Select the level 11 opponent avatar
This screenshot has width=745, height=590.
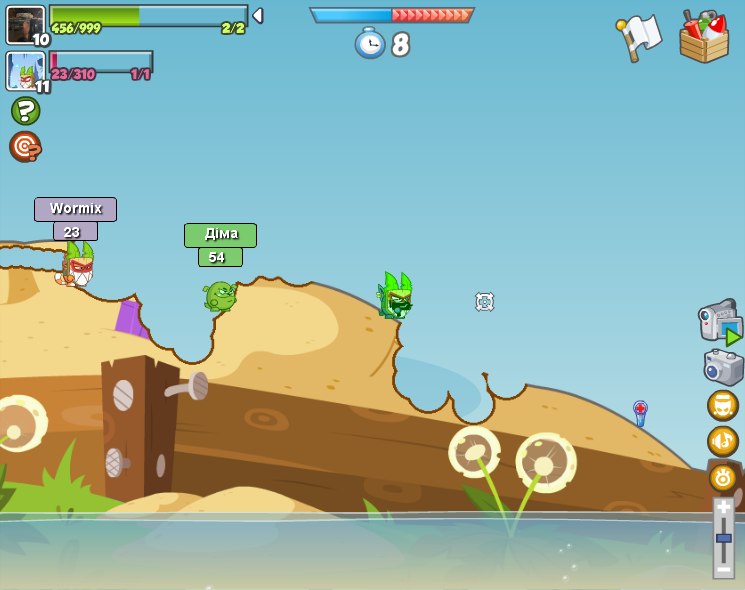[x=25, y=71]
